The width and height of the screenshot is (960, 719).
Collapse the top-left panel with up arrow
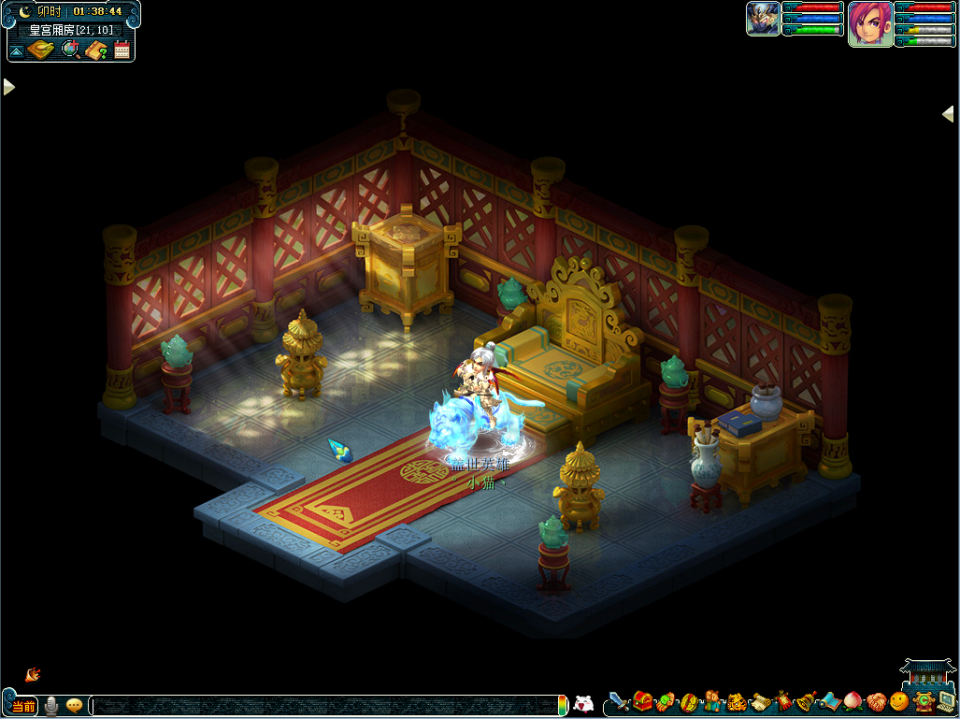[x=17, y=50]
